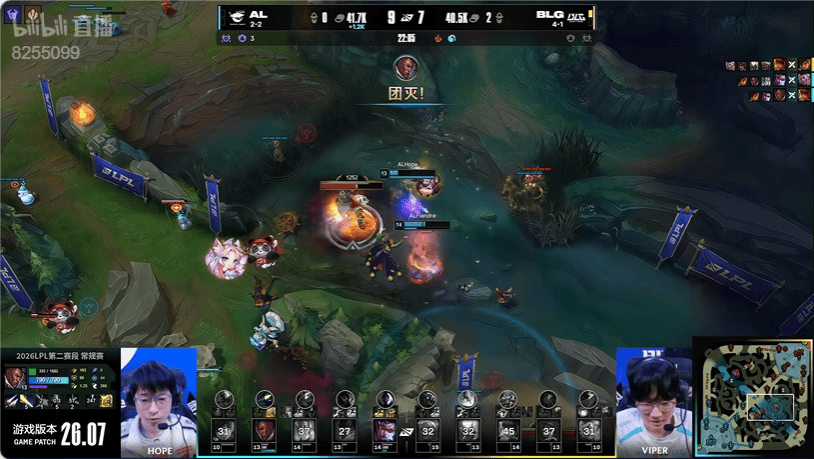Click the game patch 26.07 label
This screenshot has width=814, height=459.
(60, 434)
